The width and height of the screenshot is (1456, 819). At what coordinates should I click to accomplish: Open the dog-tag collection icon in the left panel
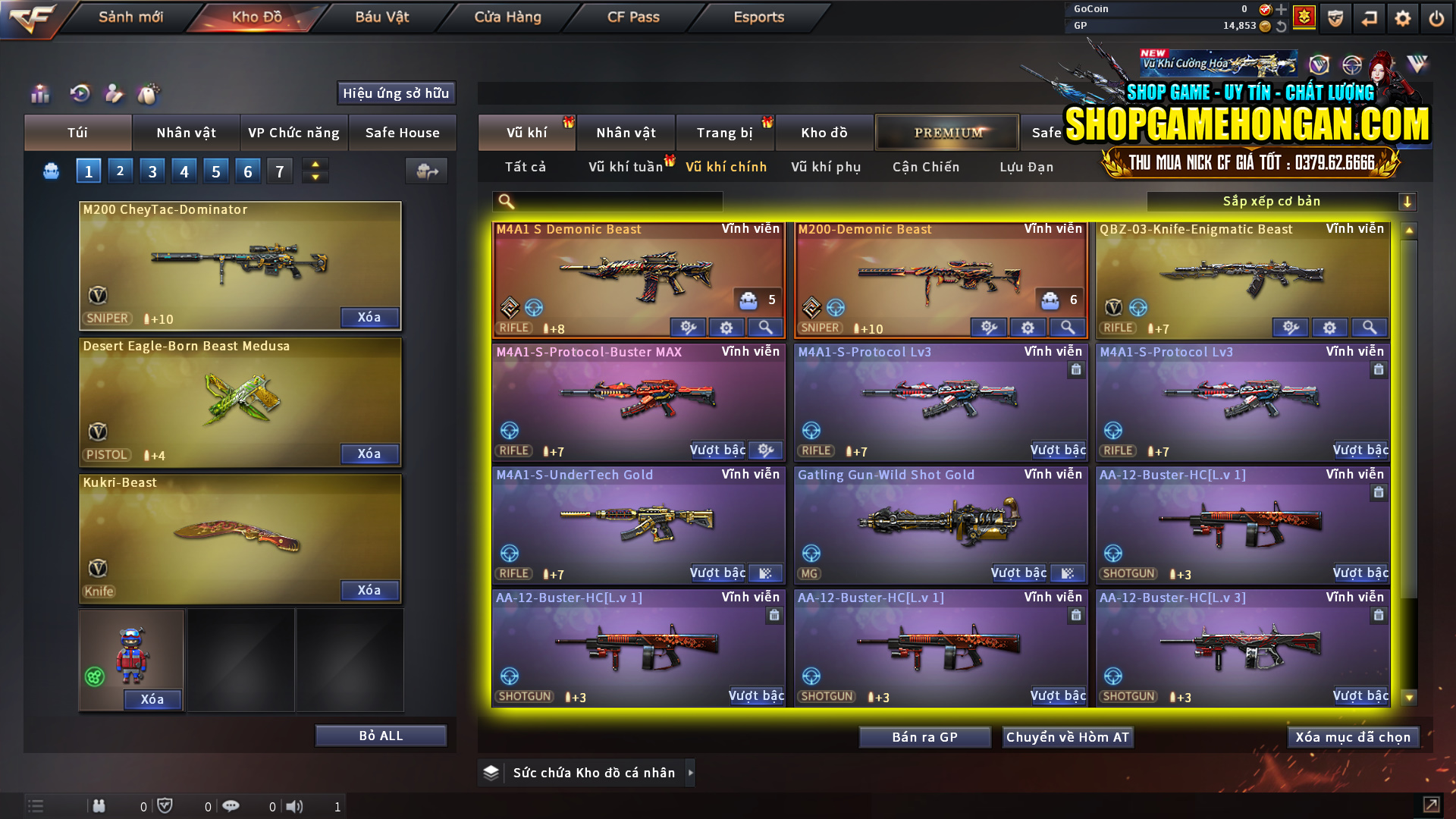click(149, 93)
